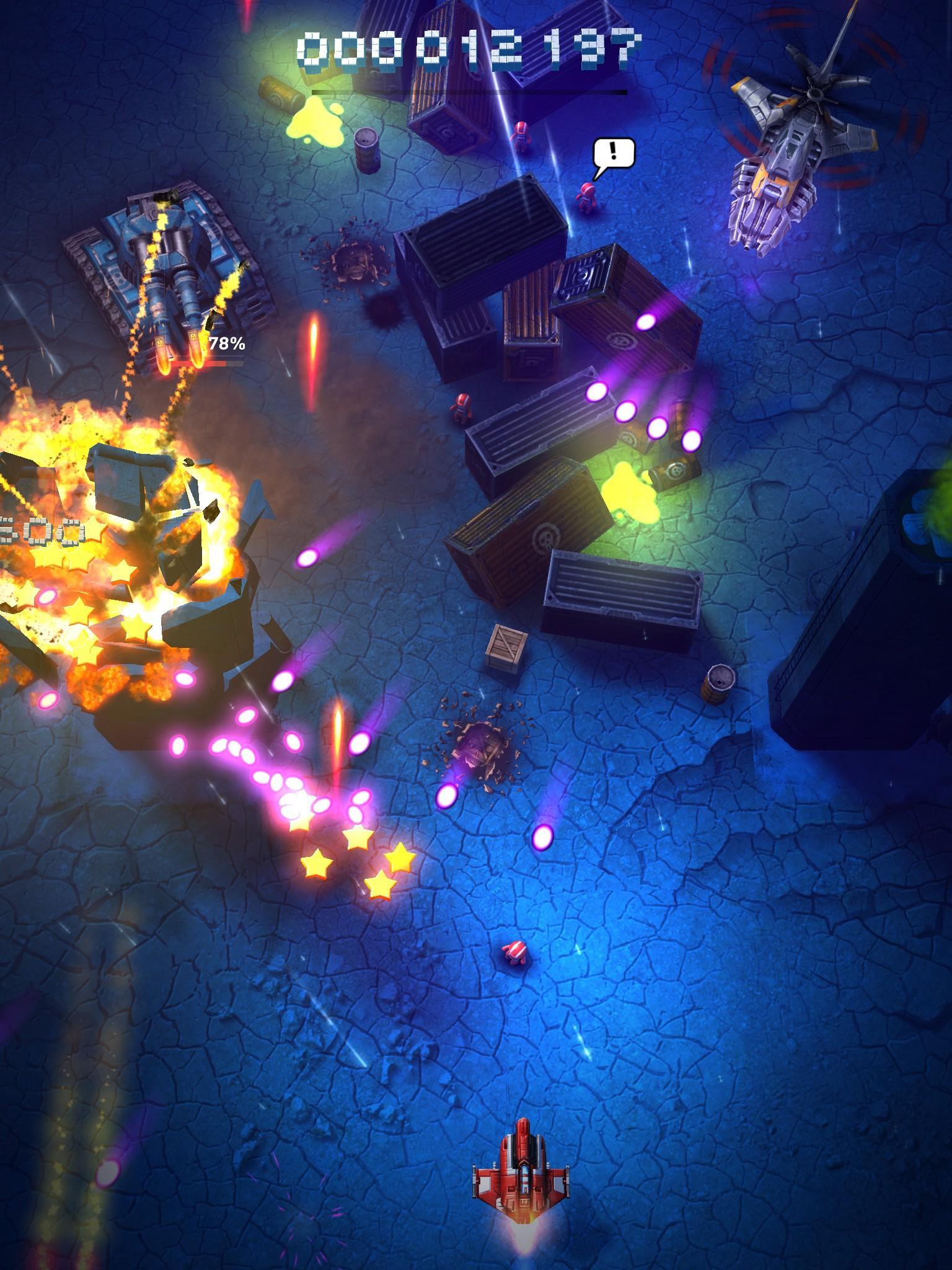952x1270 pixels.
Task: Click the score counter 000012197 at top
Action: point(471,47)
